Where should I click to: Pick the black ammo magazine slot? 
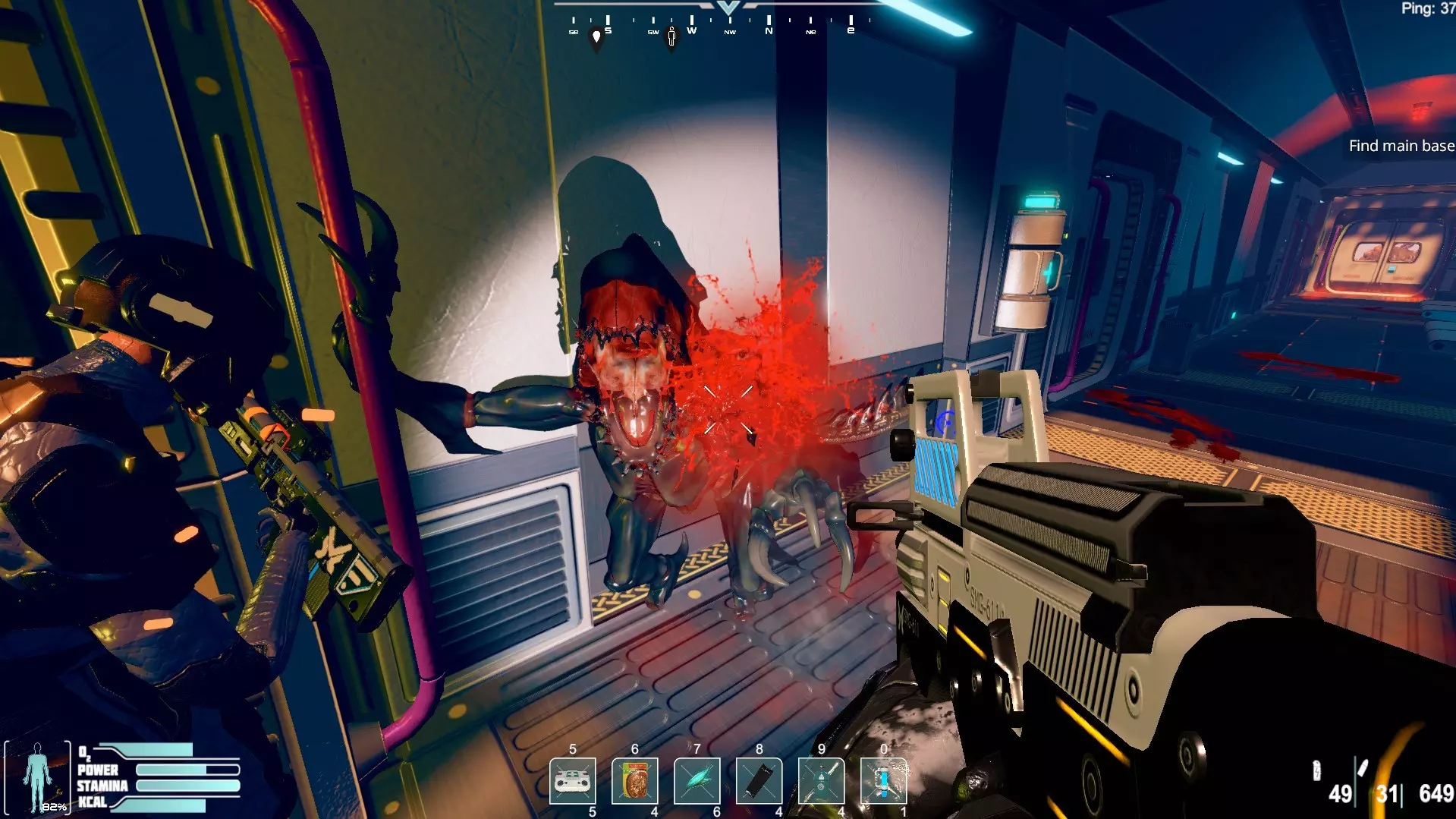pyautogui.click(x=759, y=780)
